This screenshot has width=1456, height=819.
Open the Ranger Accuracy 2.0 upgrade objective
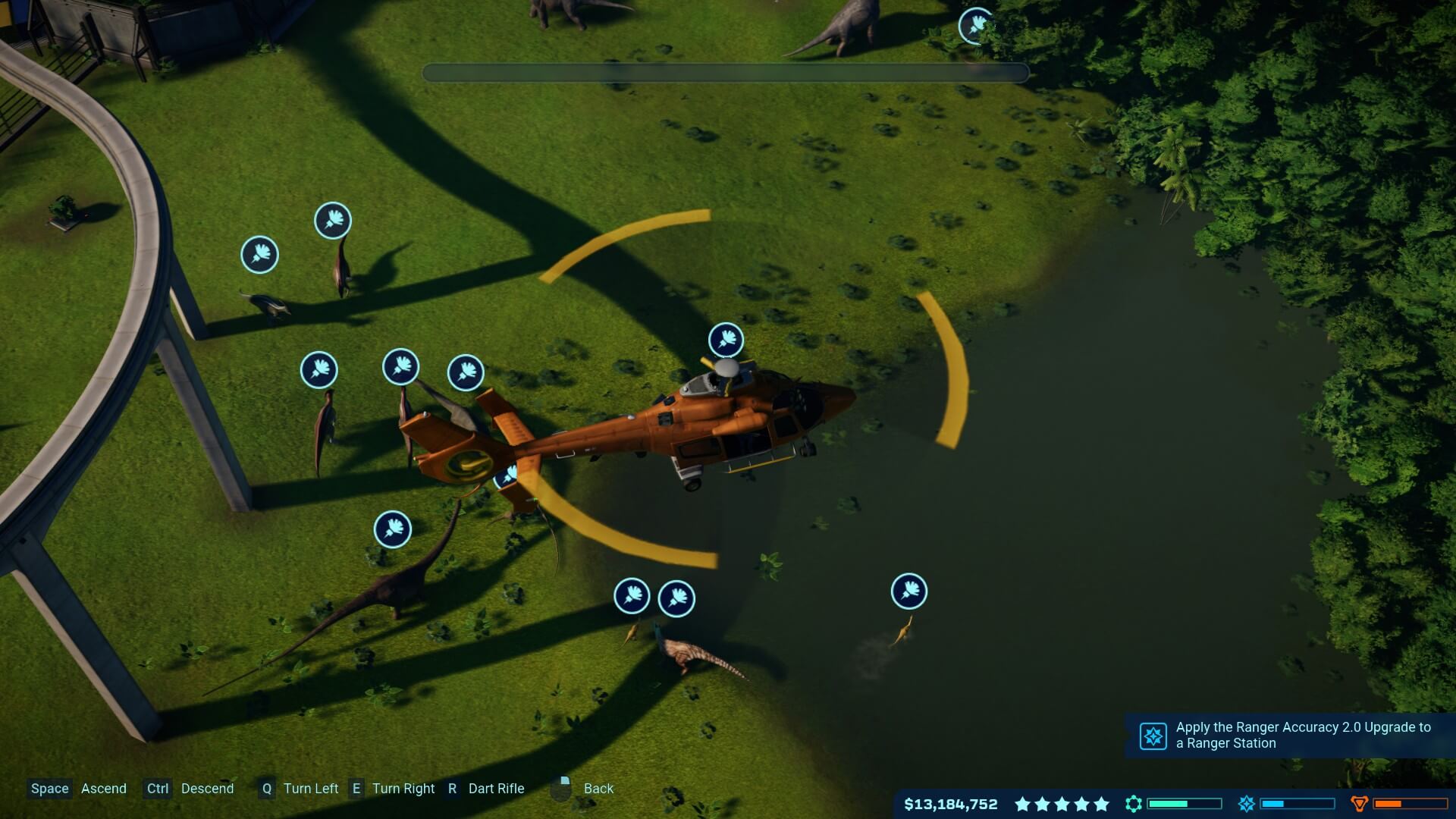[1289, 735]
